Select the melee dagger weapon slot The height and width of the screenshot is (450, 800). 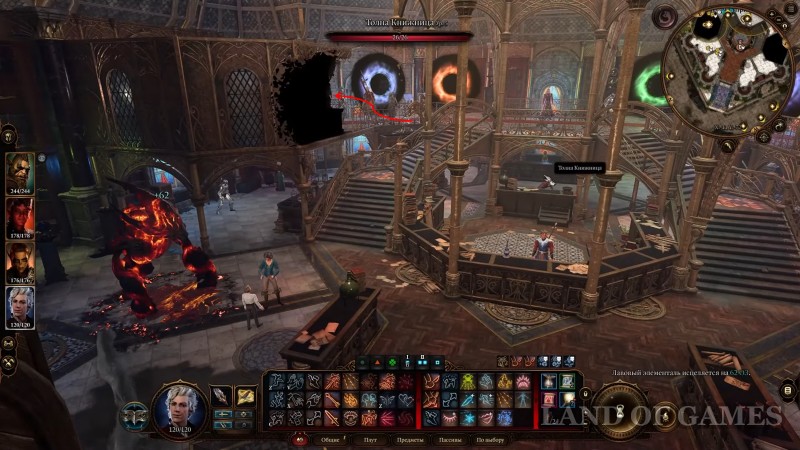pos(221,397)
